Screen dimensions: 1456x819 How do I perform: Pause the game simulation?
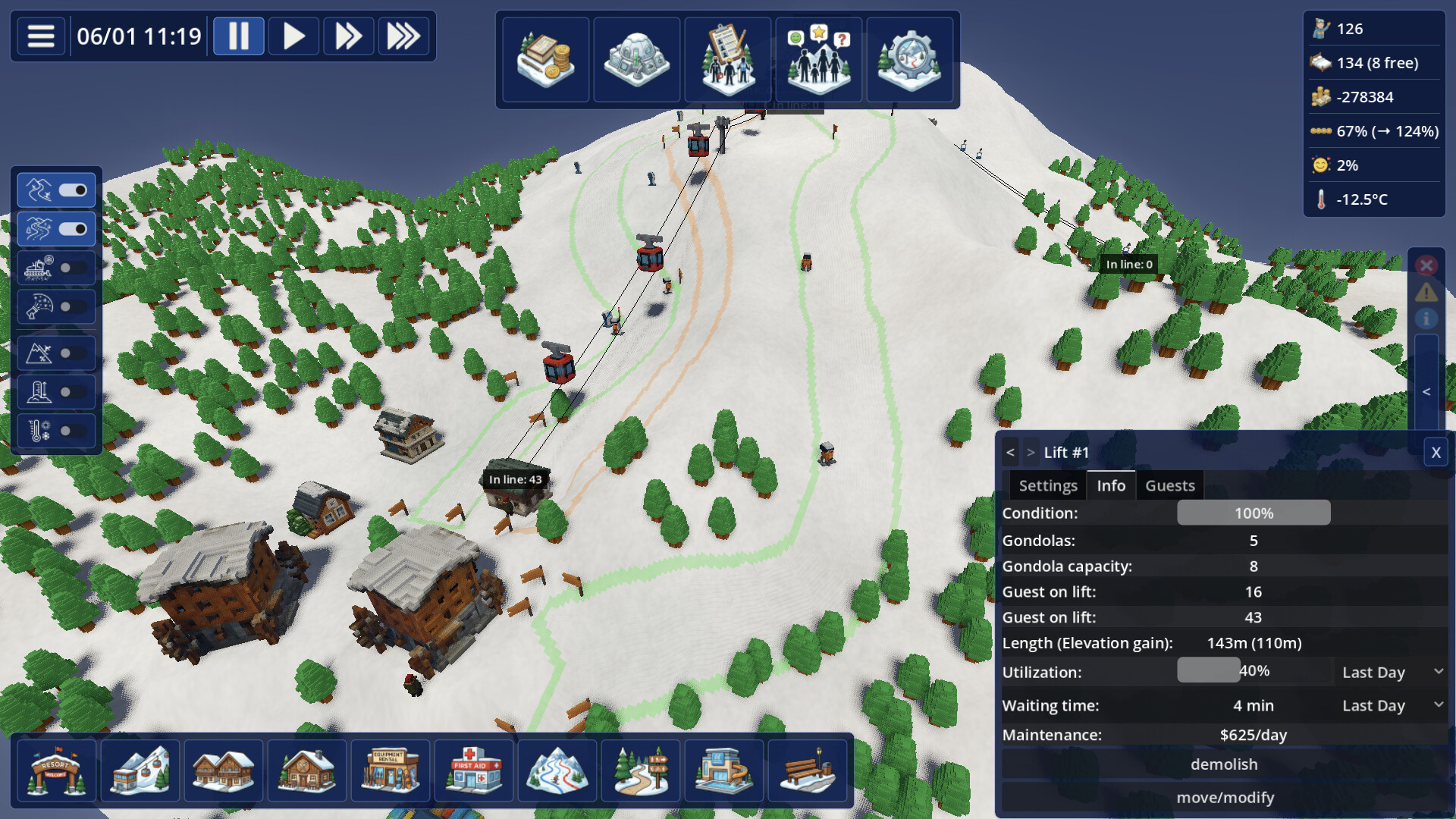pyautogui.click(x=239, y=36)
